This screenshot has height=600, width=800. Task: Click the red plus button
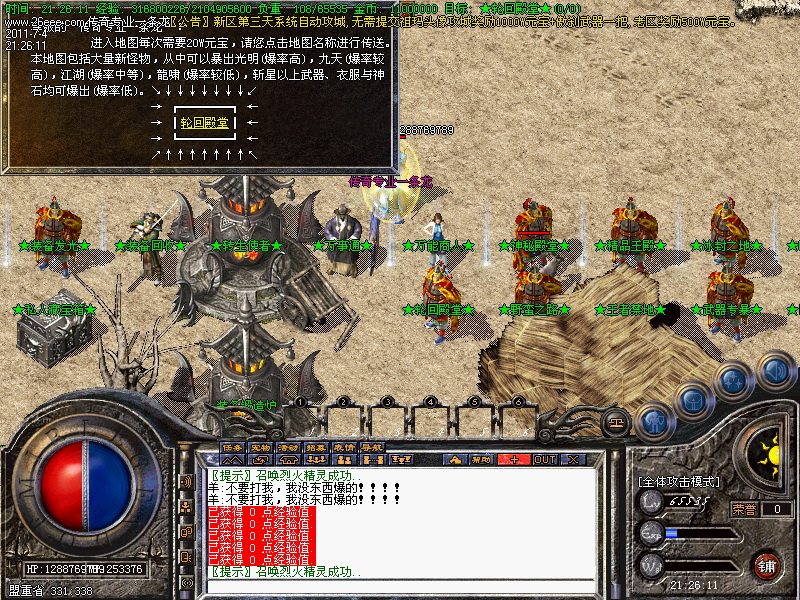(x=514, y=459)
